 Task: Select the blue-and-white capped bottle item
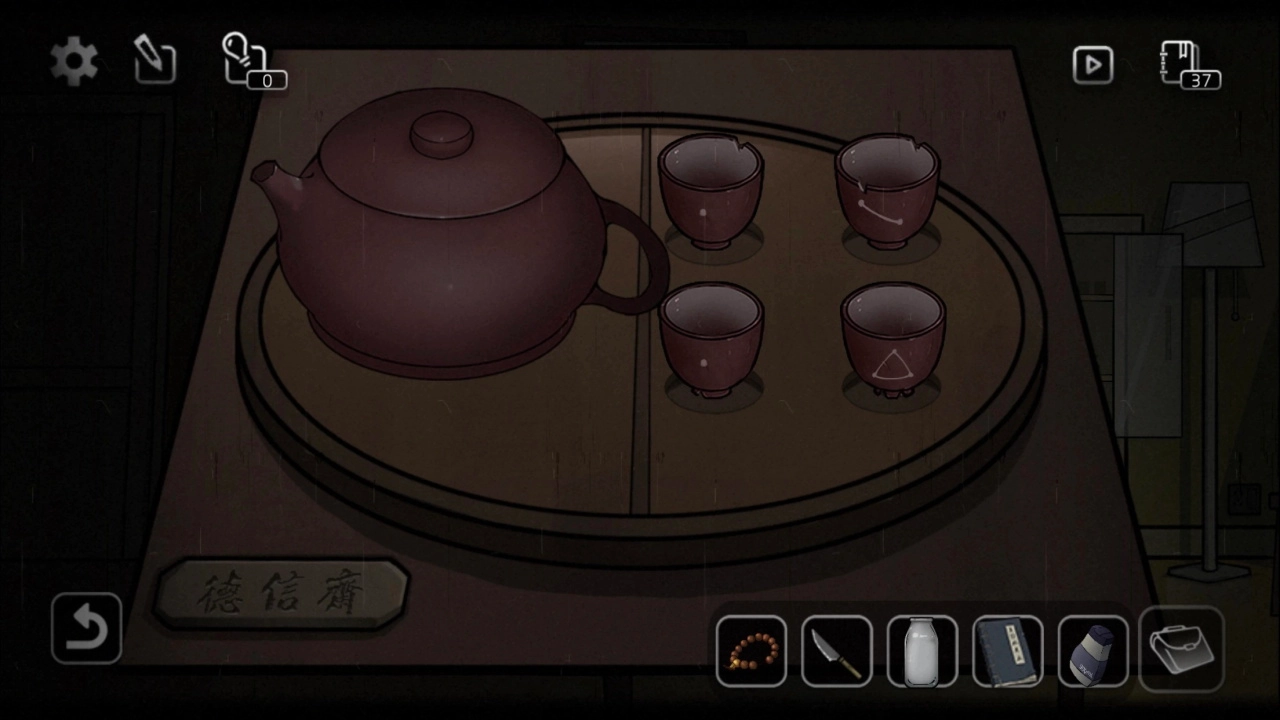[1093, 652]
